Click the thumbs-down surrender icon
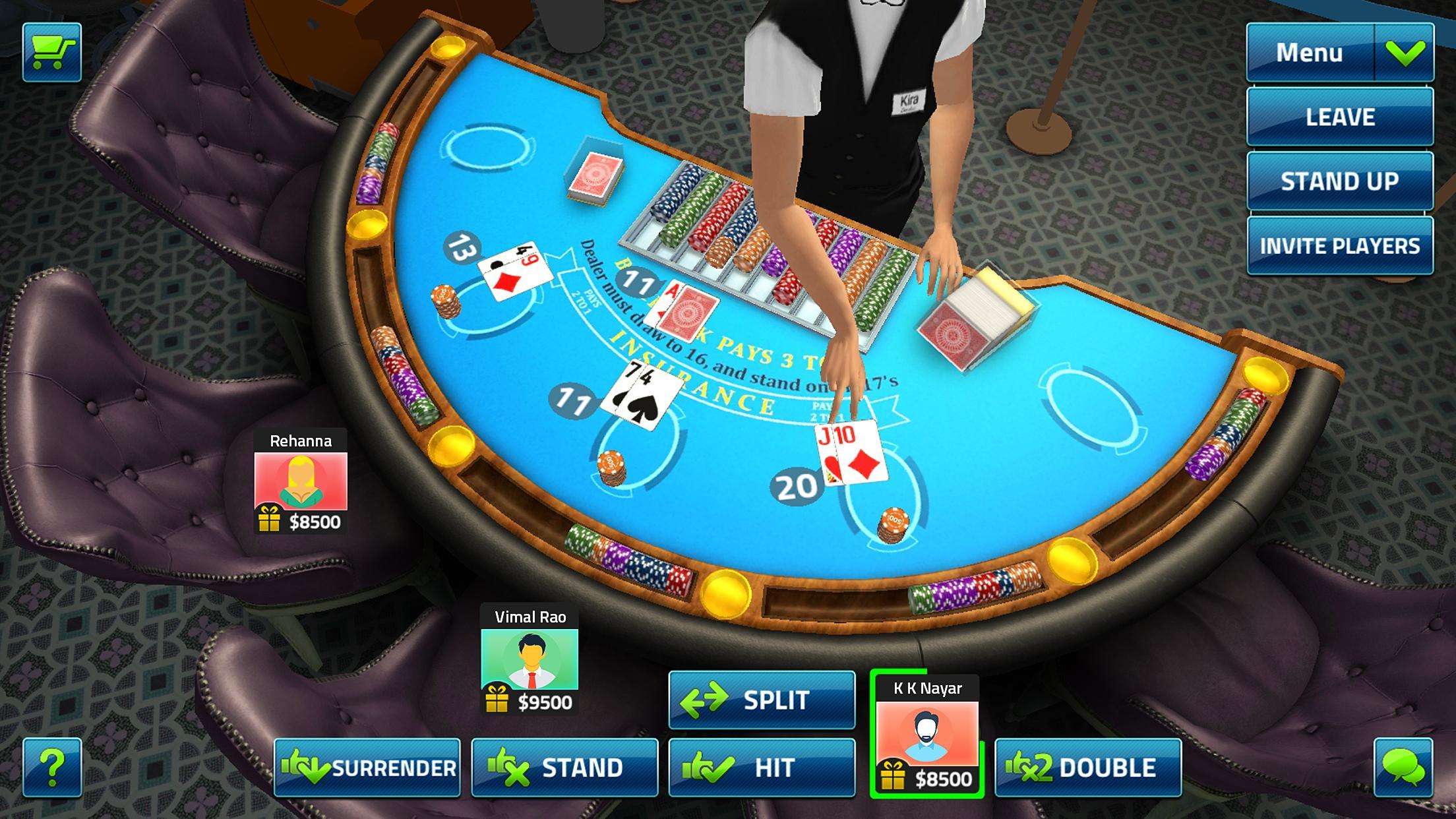 click(308, 767)
